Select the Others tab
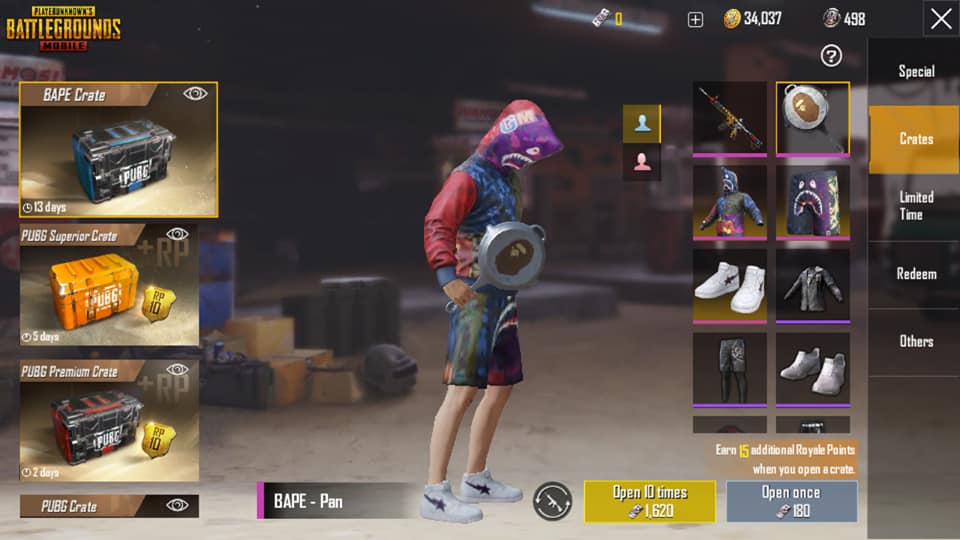 (x=915, y=341)
